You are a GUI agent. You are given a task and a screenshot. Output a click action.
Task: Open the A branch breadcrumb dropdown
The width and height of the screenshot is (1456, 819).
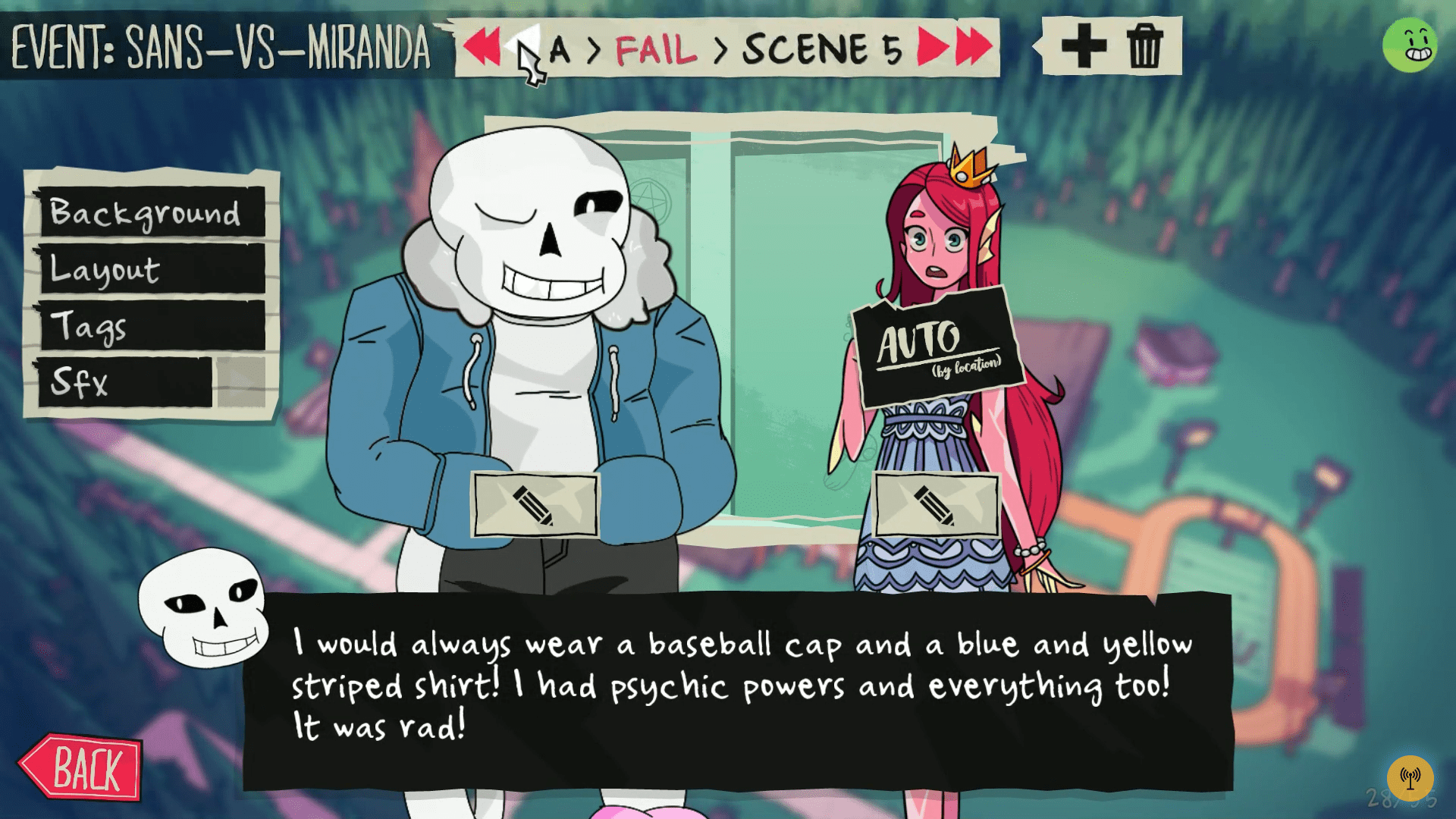coord(560,49)
